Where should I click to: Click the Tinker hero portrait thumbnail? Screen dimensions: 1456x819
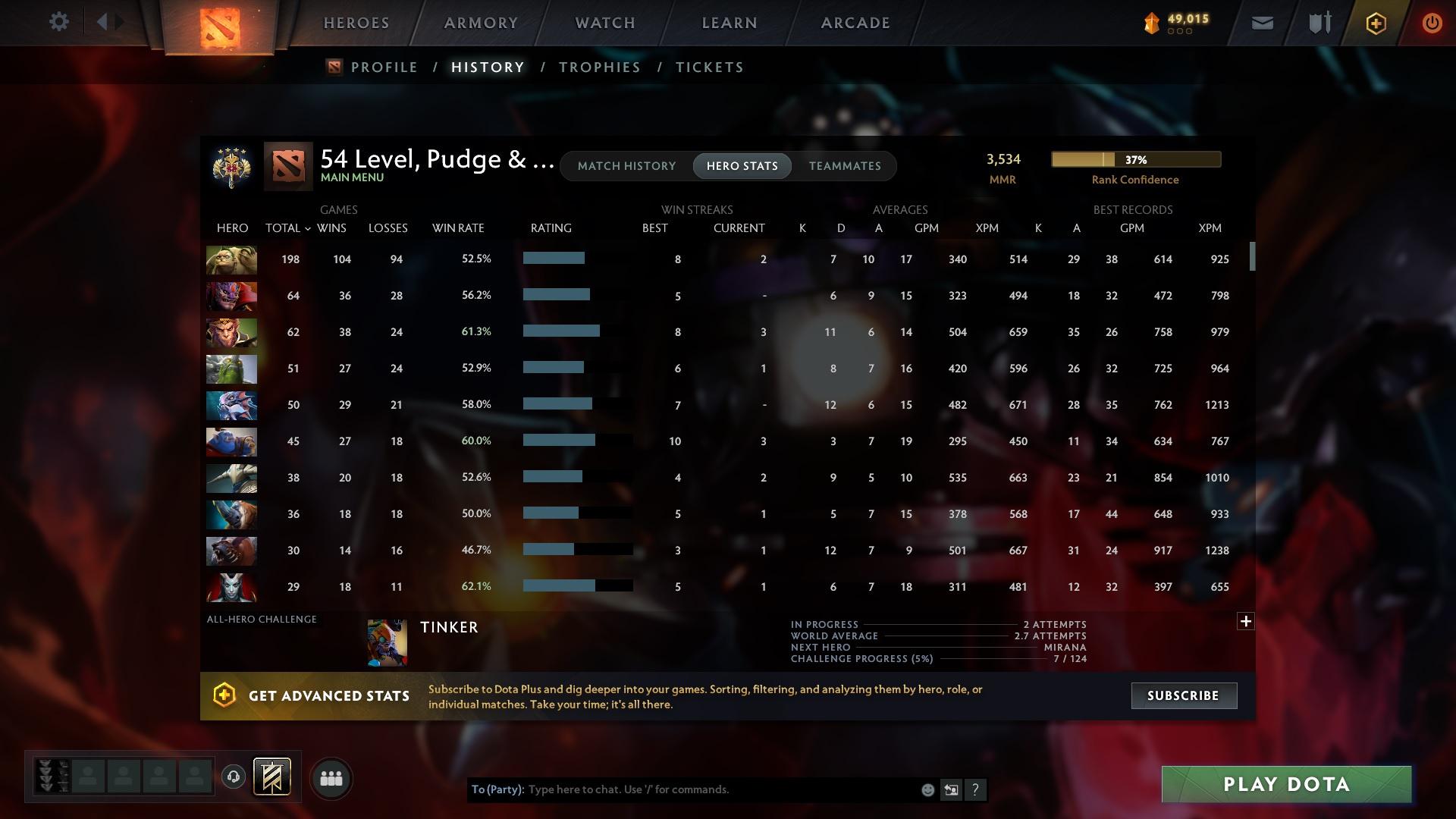(387, 641)
